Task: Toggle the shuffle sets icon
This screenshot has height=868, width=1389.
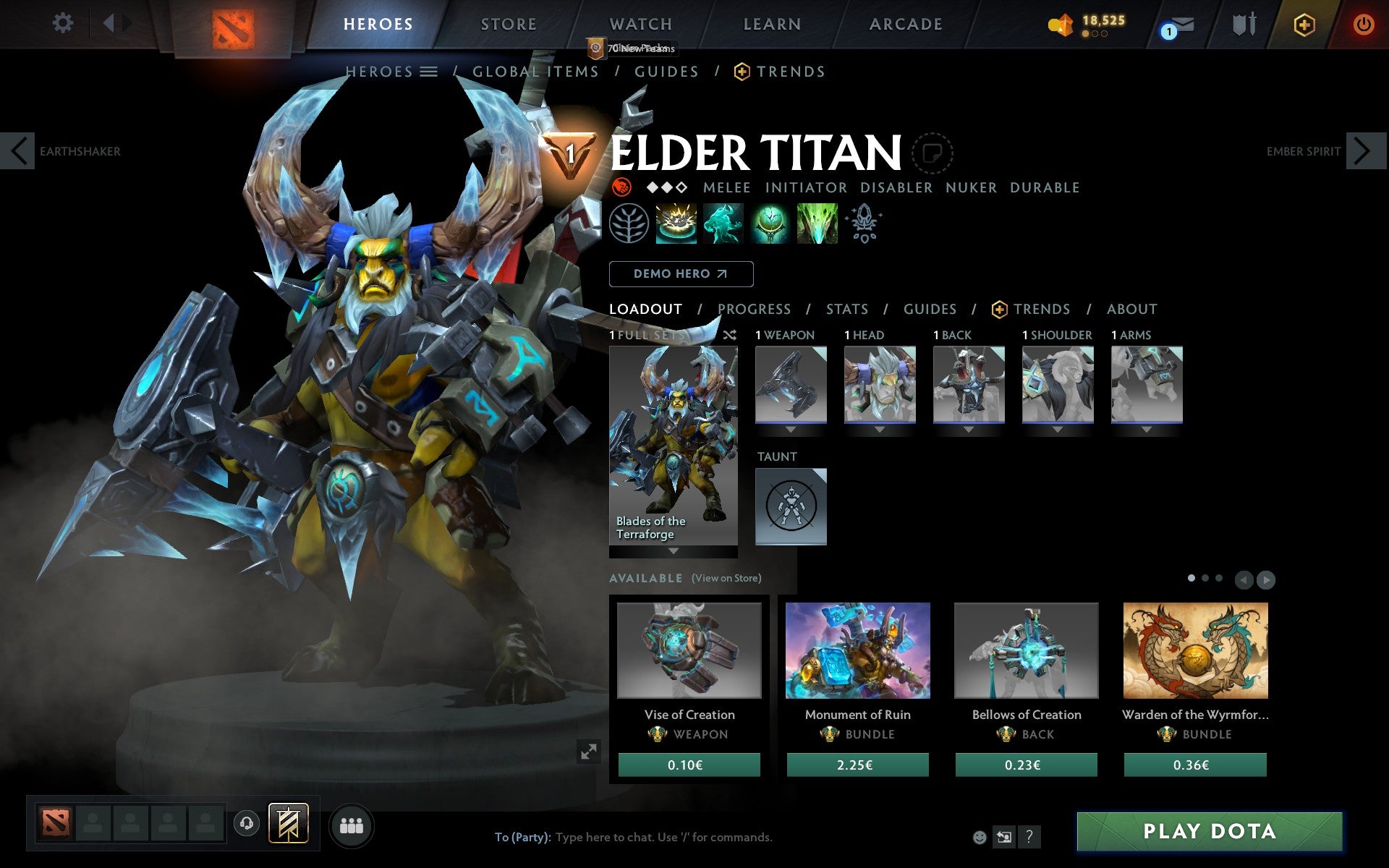Action: tap(730, 336)
